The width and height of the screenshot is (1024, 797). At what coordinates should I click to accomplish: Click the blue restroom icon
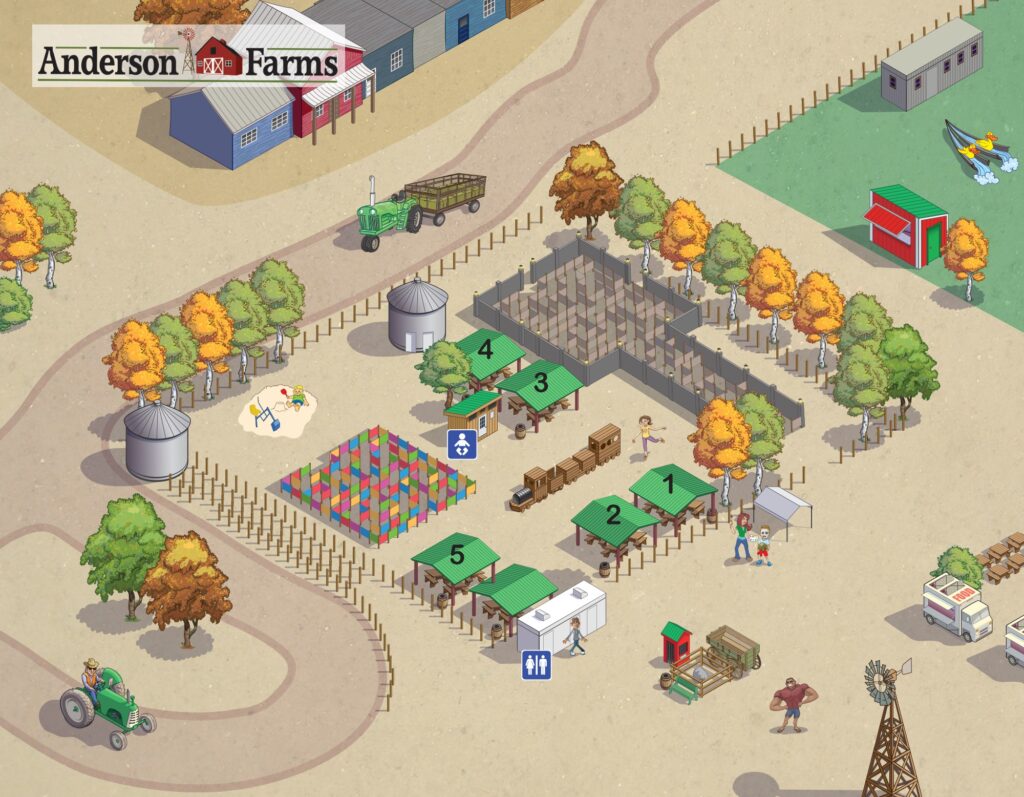[536, 665]
